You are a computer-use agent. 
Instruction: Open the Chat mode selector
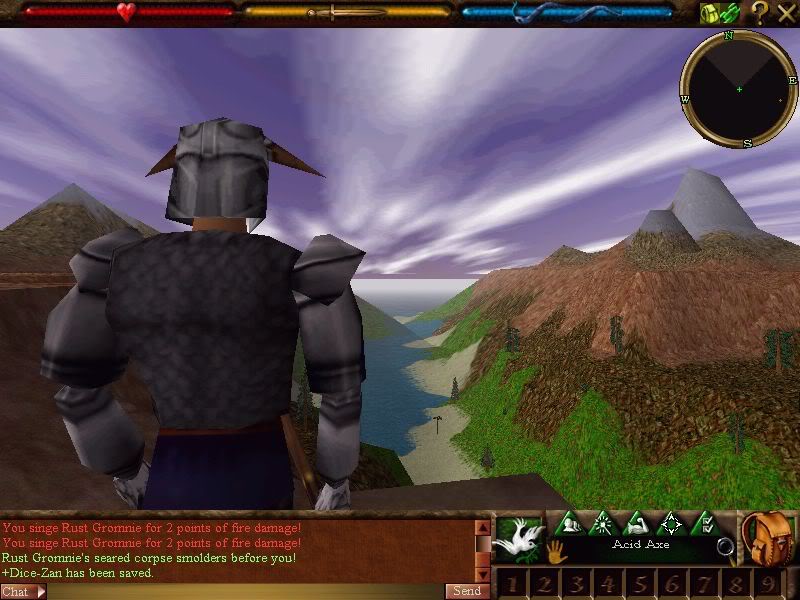(23, 591)
